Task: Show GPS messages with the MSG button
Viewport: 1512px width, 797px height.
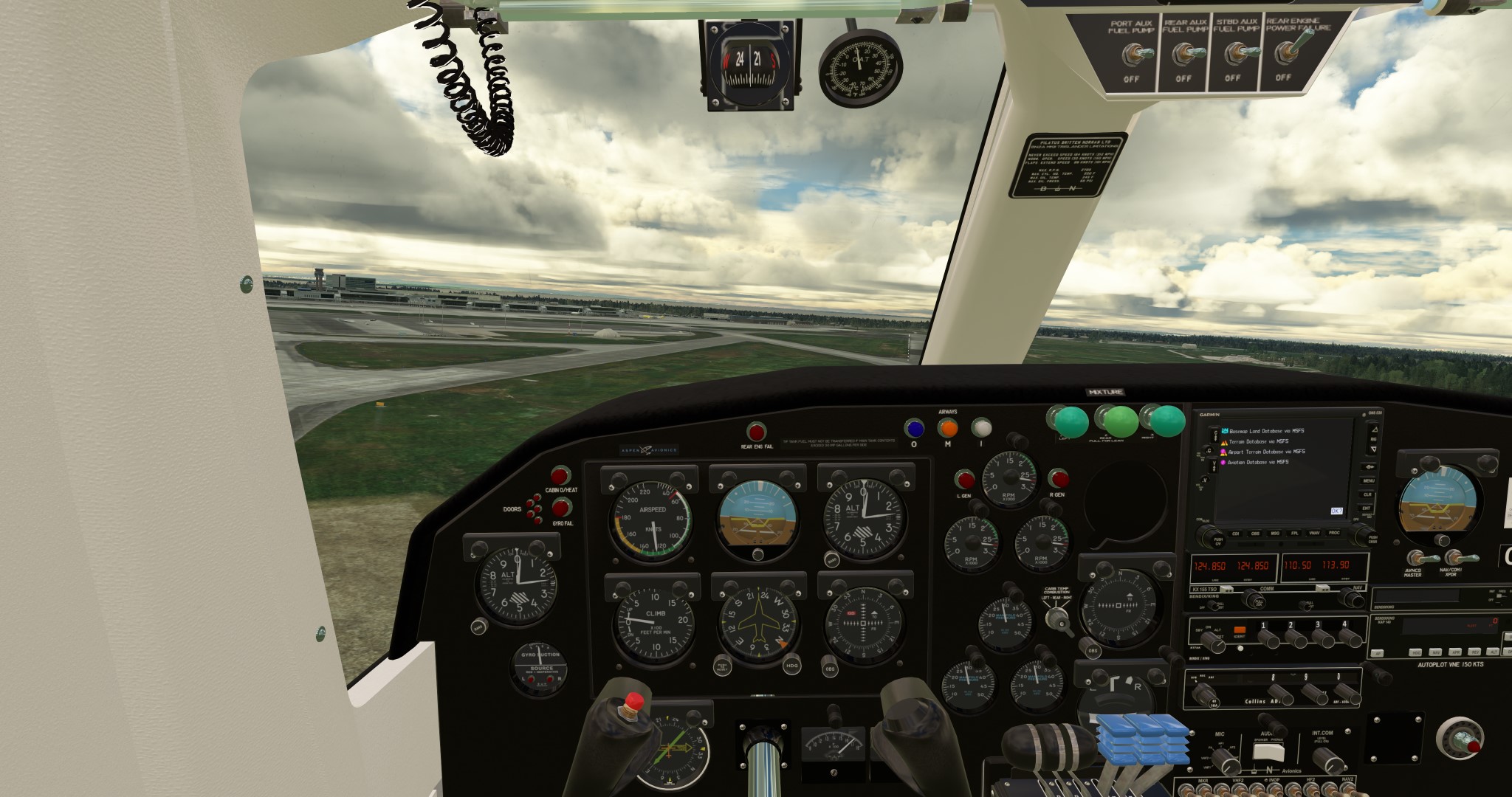Action: tap(1274, 533)
